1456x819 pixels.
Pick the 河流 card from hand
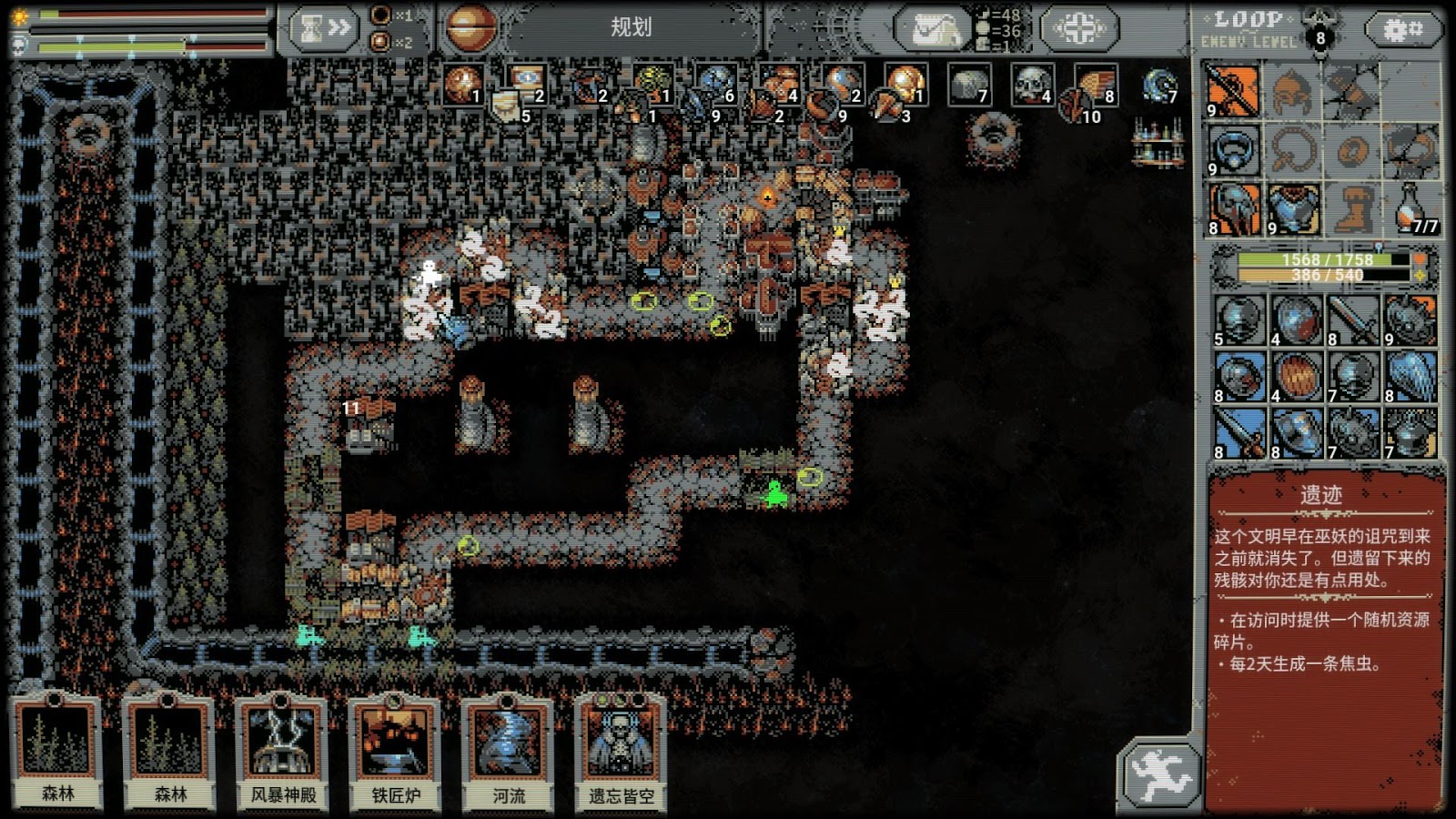(509, 752)
